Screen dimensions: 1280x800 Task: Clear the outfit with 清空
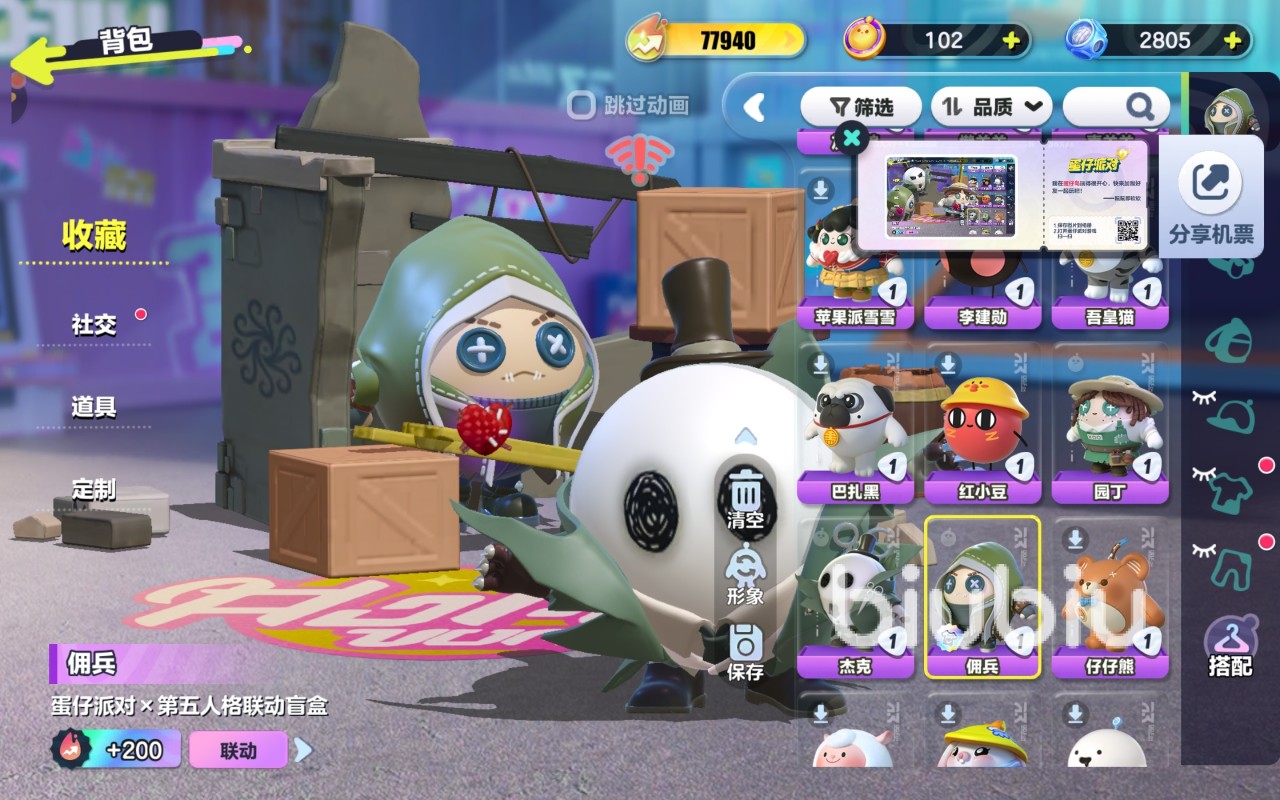point(745,500)
